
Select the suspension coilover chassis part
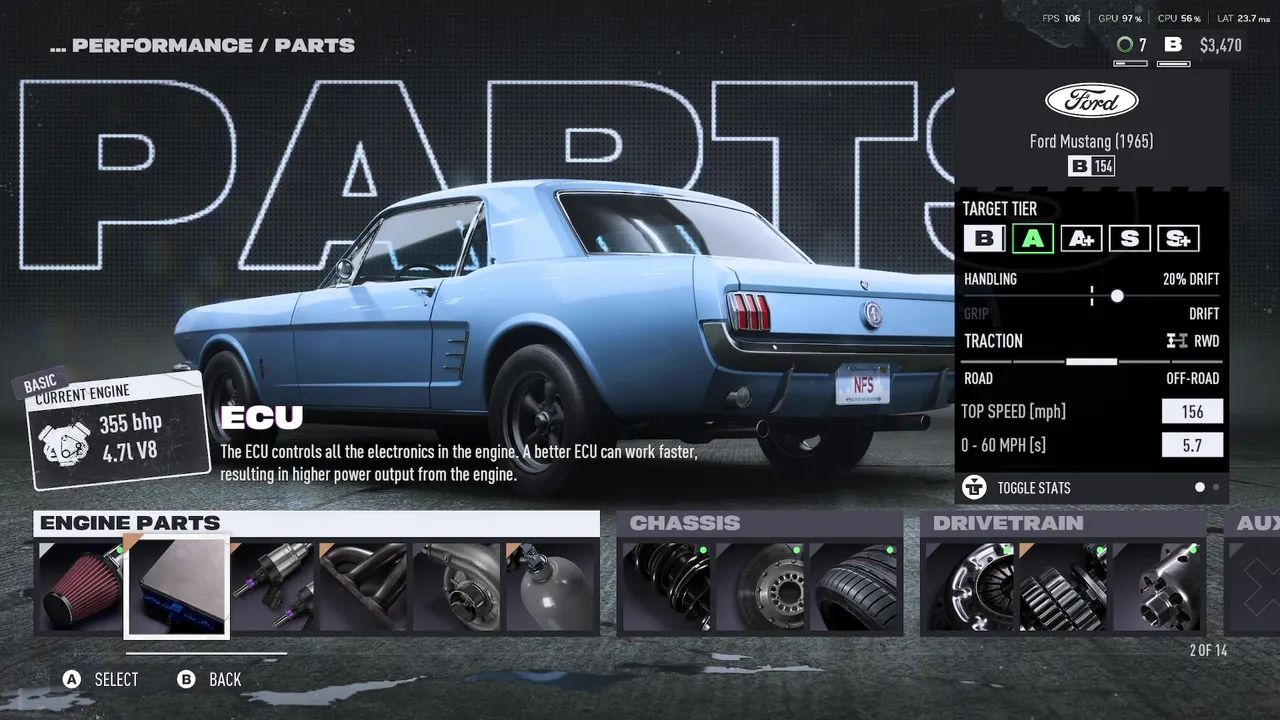click(665, 588)
